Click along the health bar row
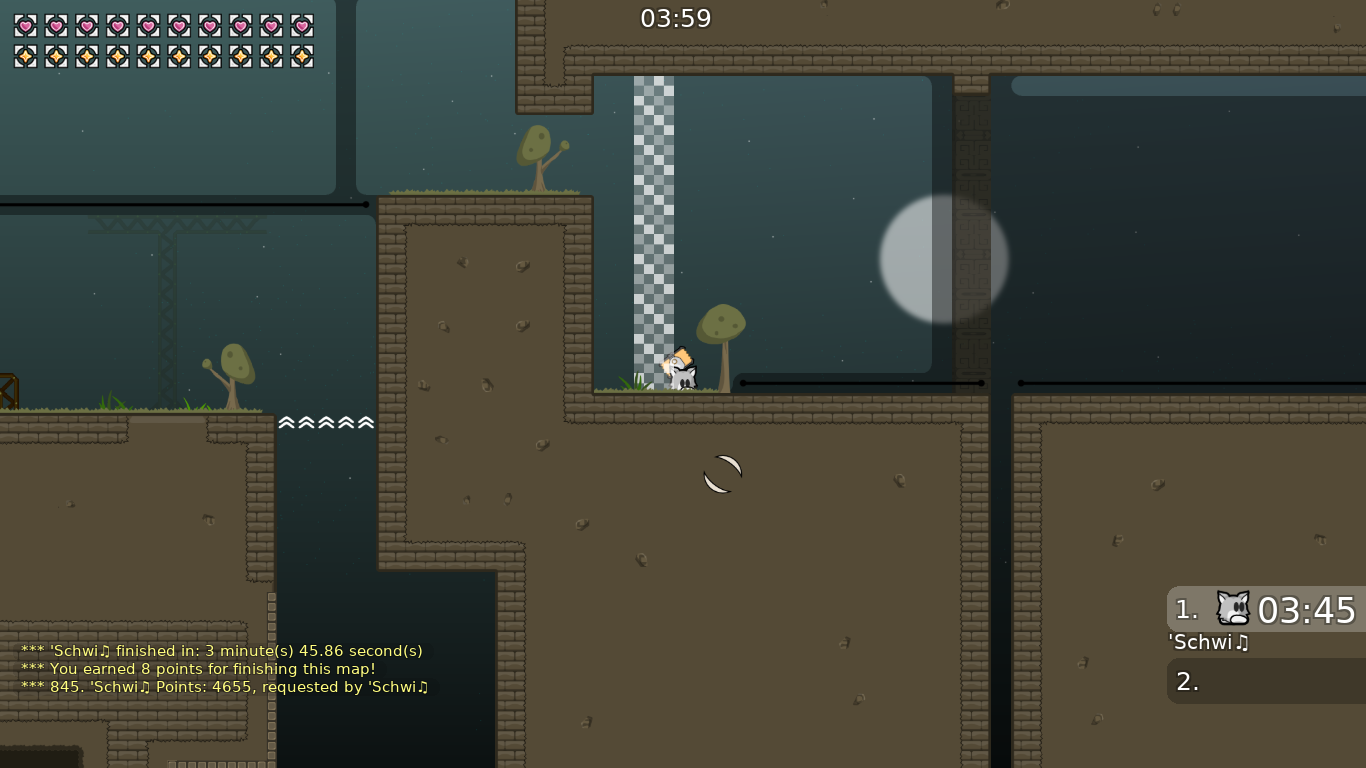The height and width of the screenshot is (768, 1366). coord(163,26)
